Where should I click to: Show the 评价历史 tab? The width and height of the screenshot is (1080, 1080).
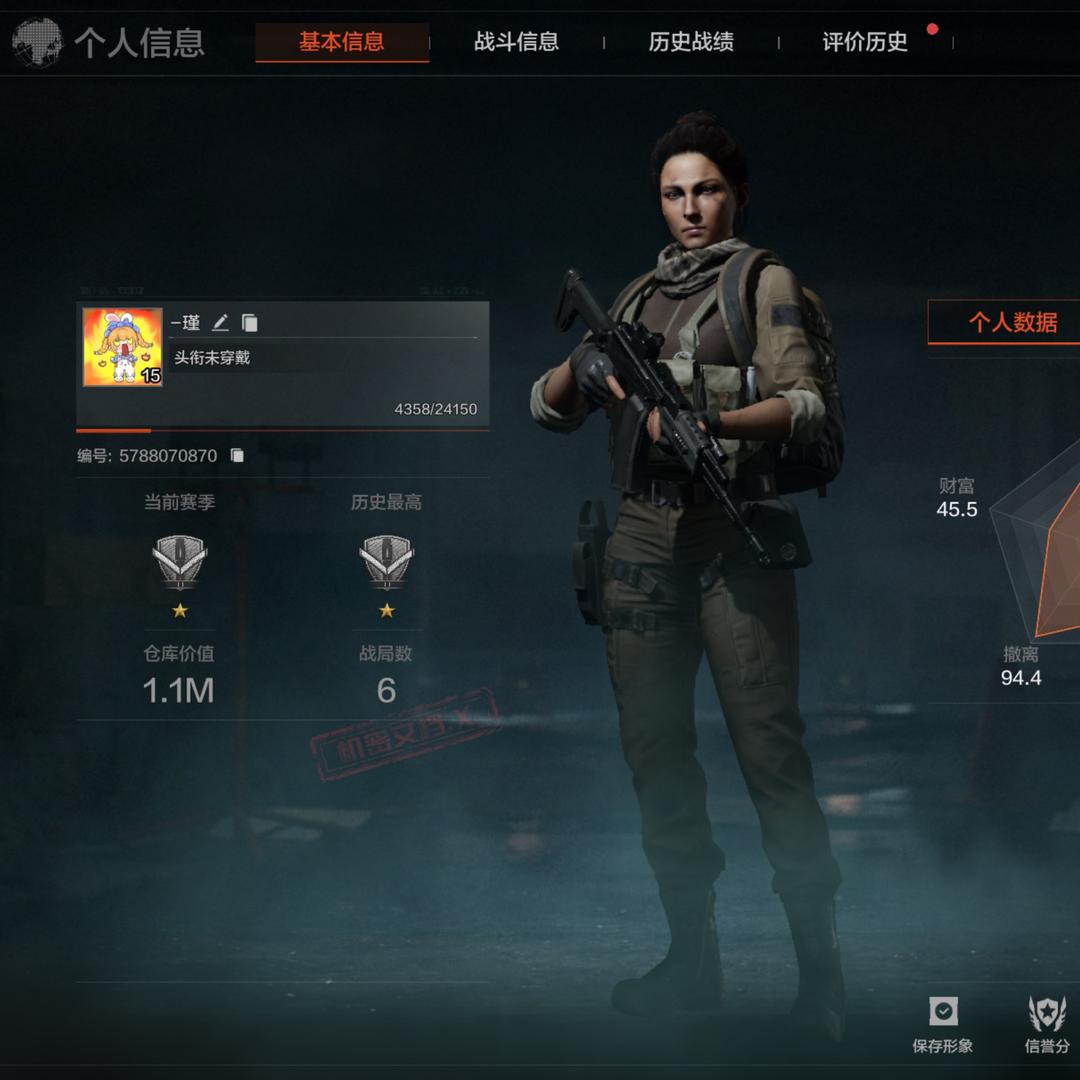pyautogui.click(x=865, y=42)
